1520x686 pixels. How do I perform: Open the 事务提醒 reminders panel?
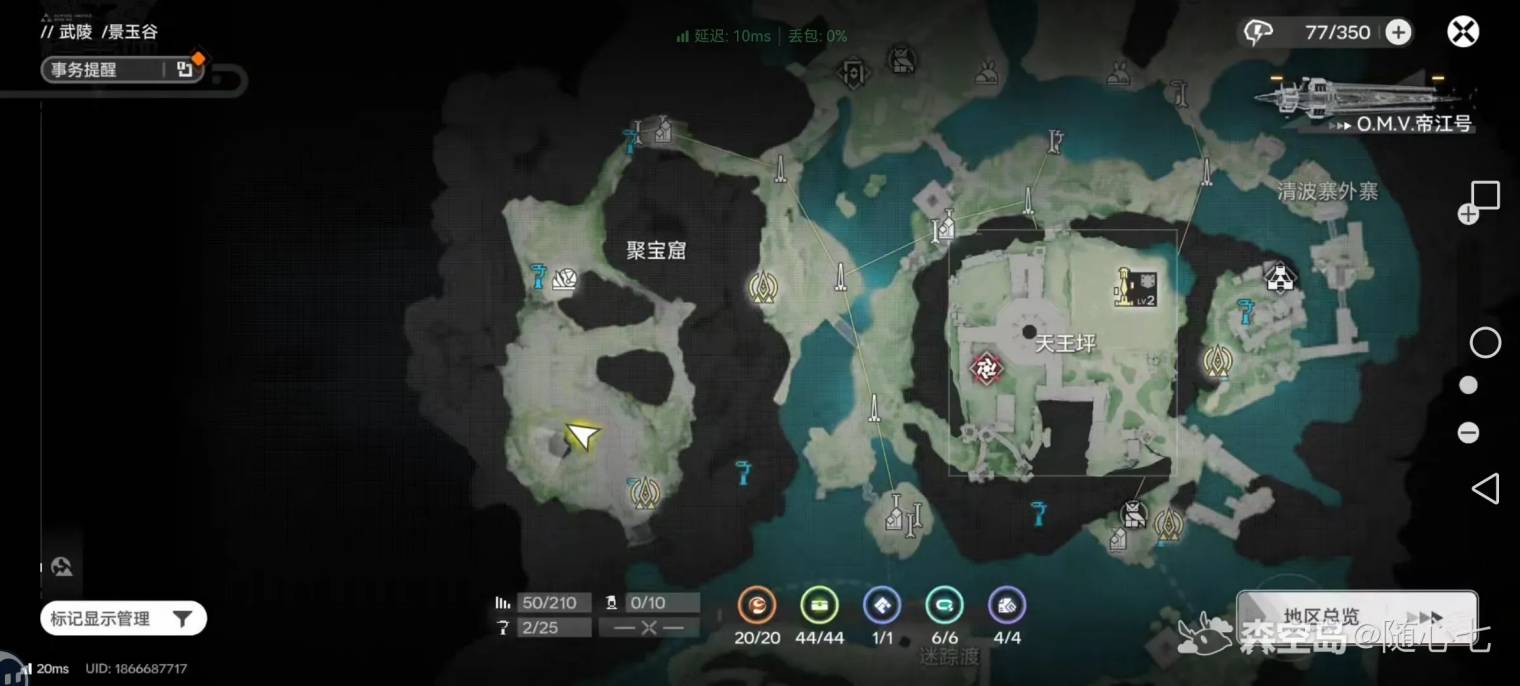[x=121, y=70]
